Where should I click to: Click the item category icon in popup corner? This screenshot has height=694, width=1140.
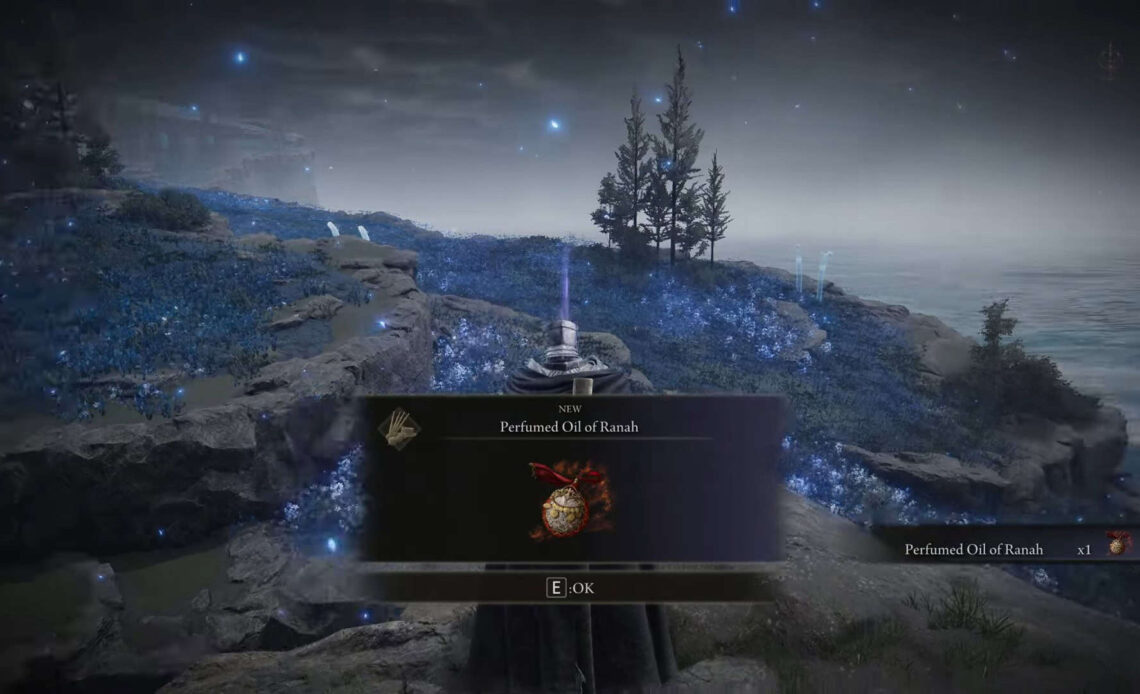click(x=398, y=428)
